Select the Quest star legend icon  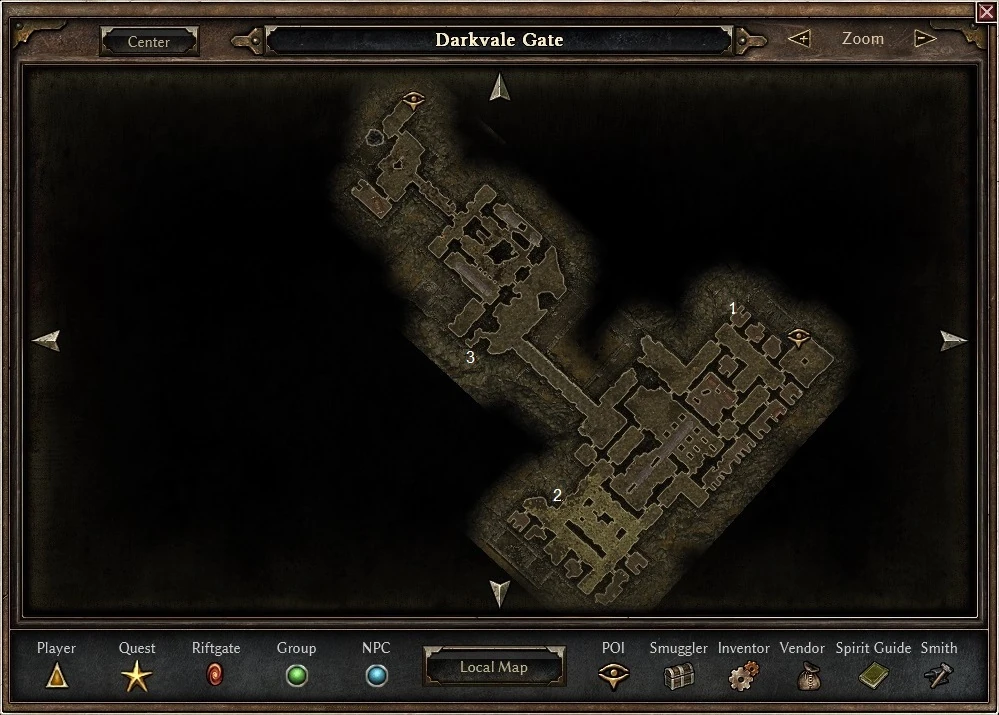click(137, 677)
